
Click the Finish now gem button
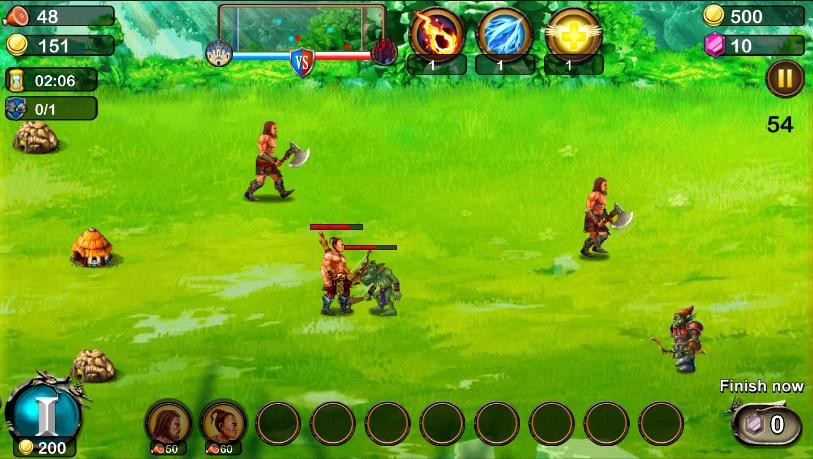point(767,425)
